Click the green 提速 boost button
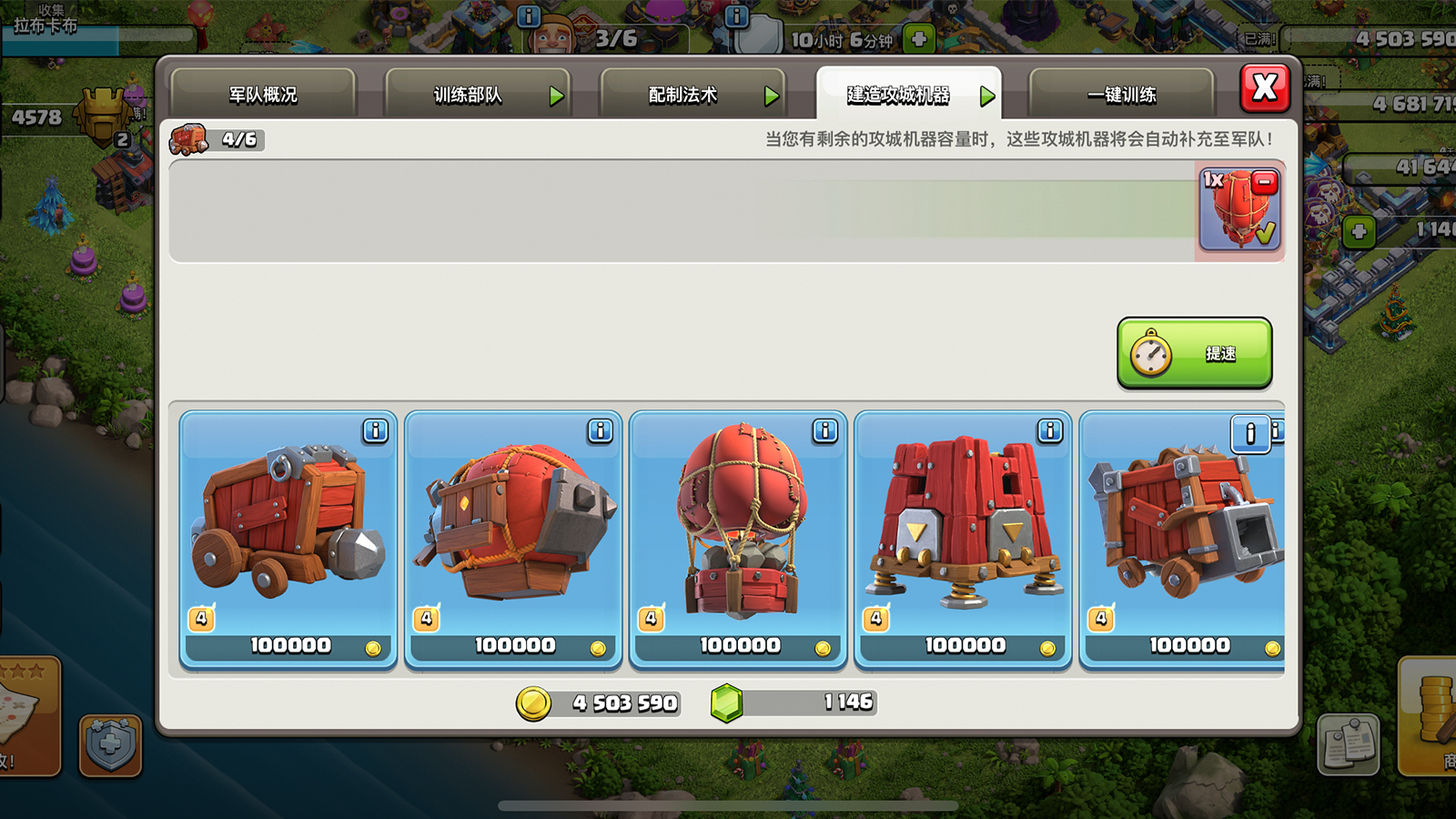 coord(1194,353)
